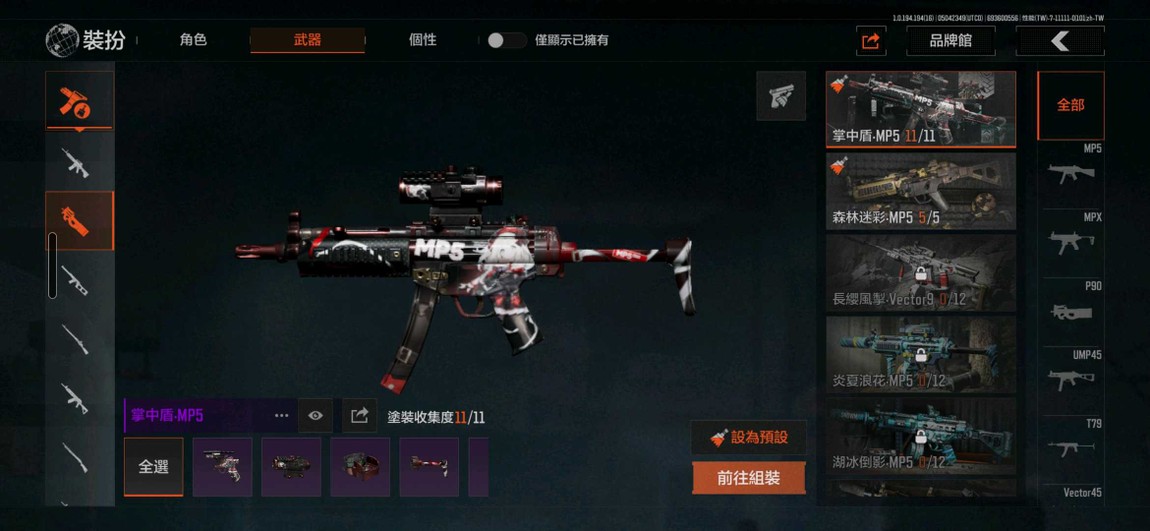Select the 個性 tab

click(422, 40)
